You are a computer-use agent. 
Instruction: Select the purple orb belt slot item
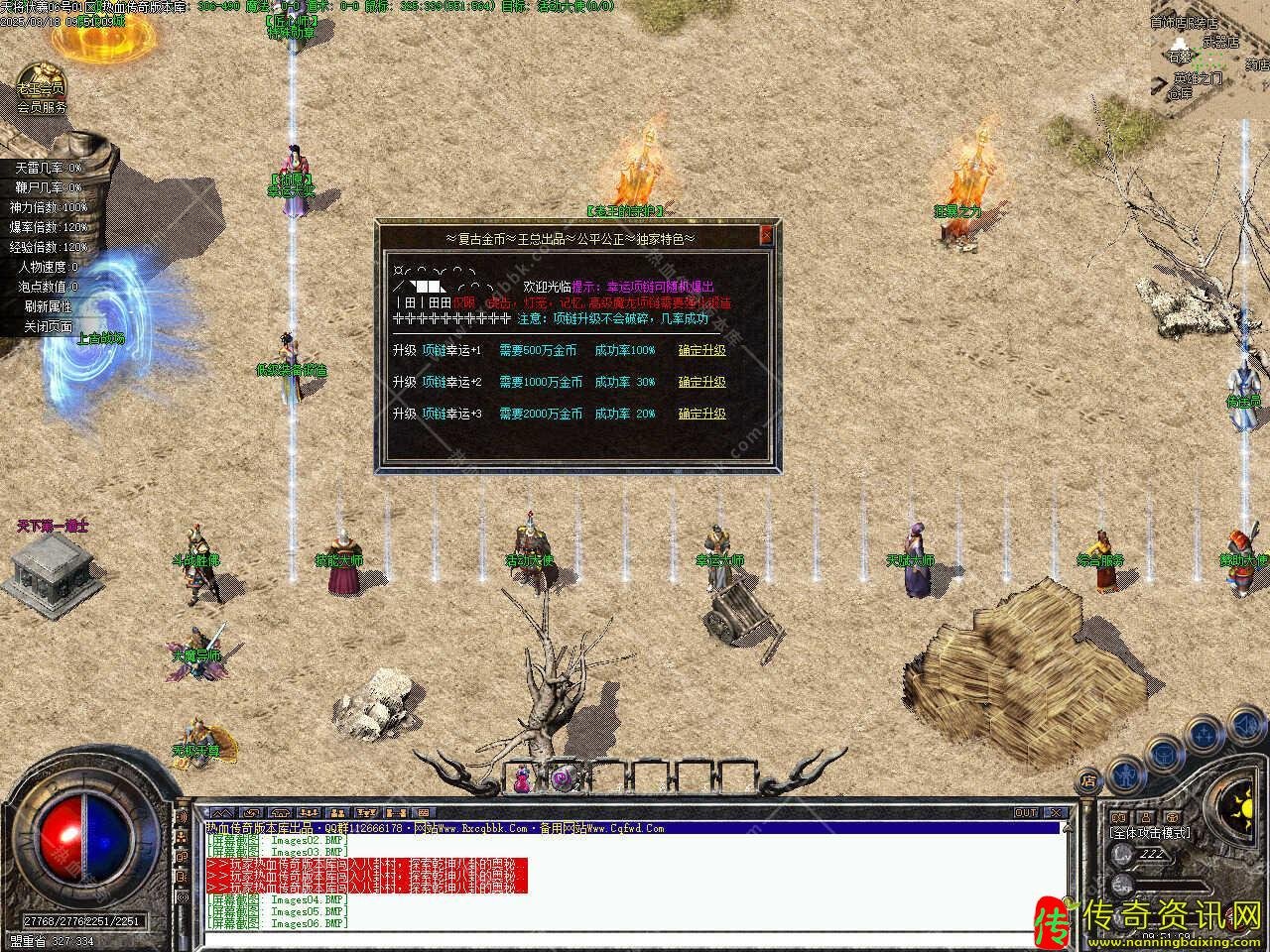point(563,780)
